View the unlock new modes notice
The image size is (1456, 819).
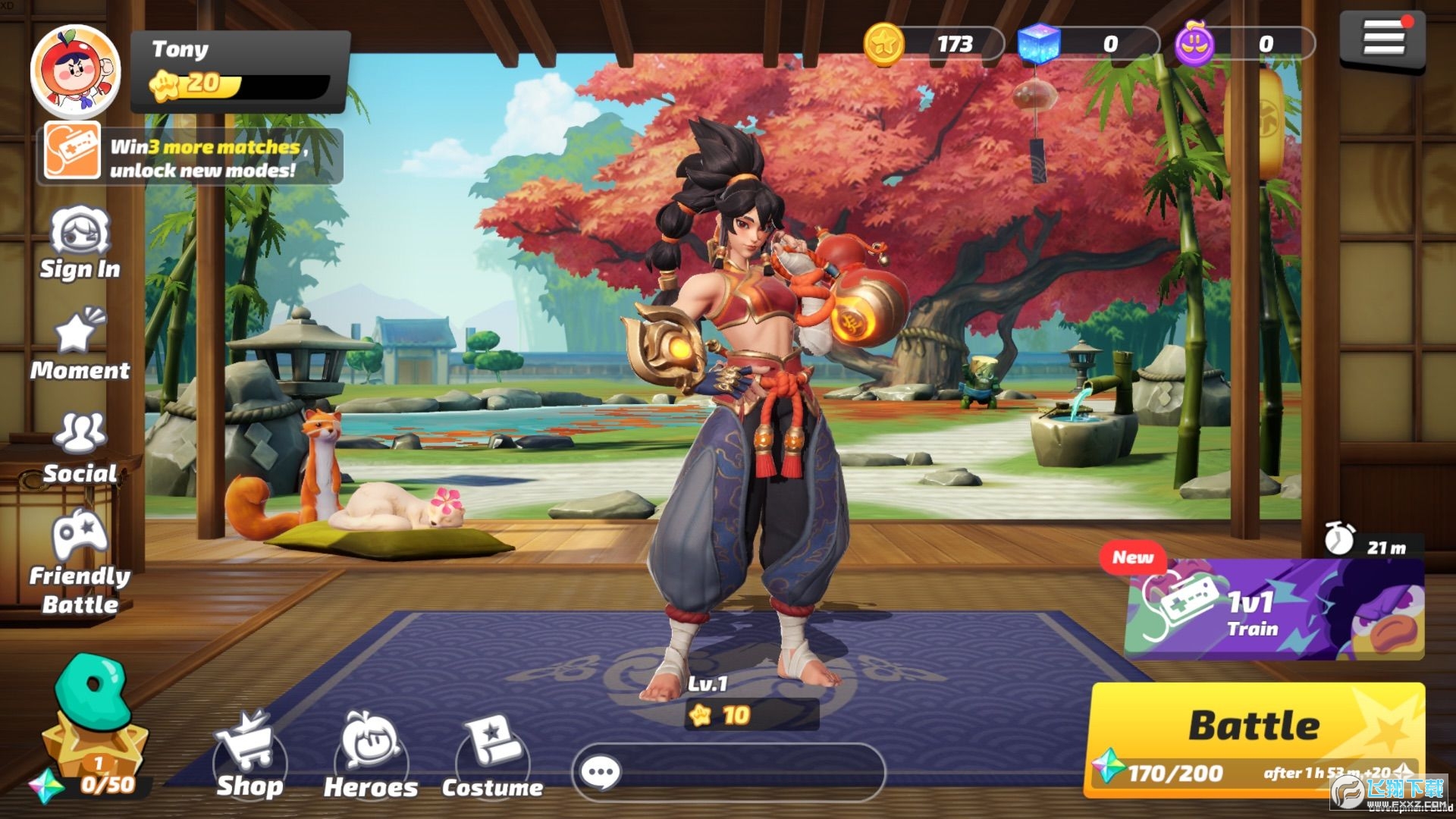click(190, 157)
